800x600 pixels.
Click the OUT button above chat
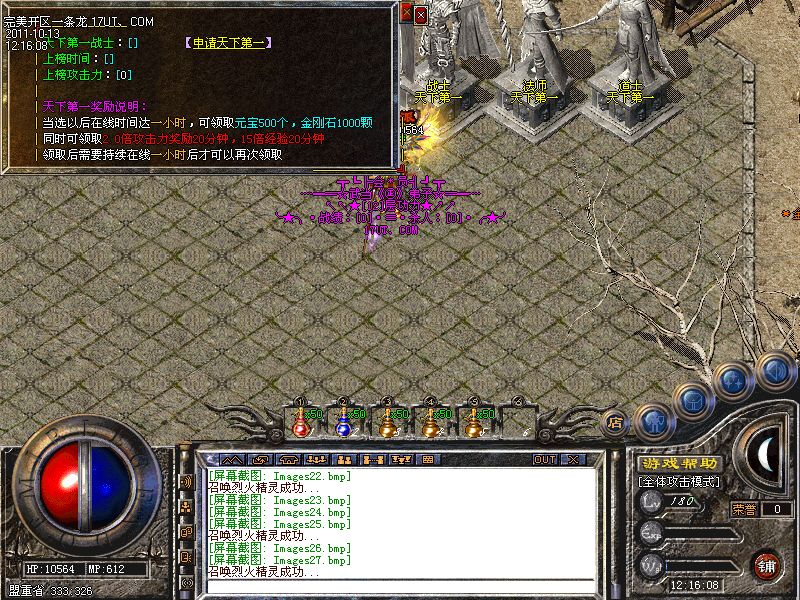click(x=544, y=459)
